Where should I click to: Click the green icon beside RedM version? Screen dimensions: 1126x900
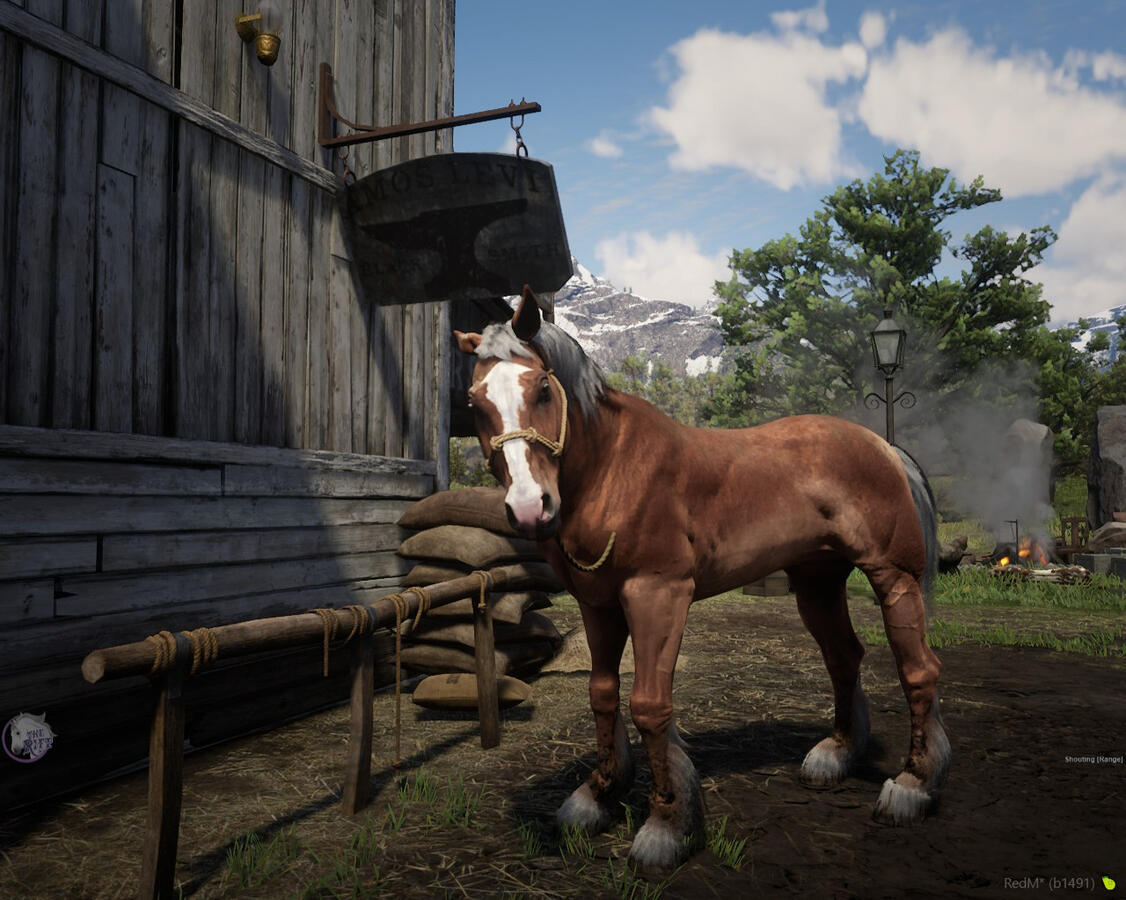(1108, 883)
